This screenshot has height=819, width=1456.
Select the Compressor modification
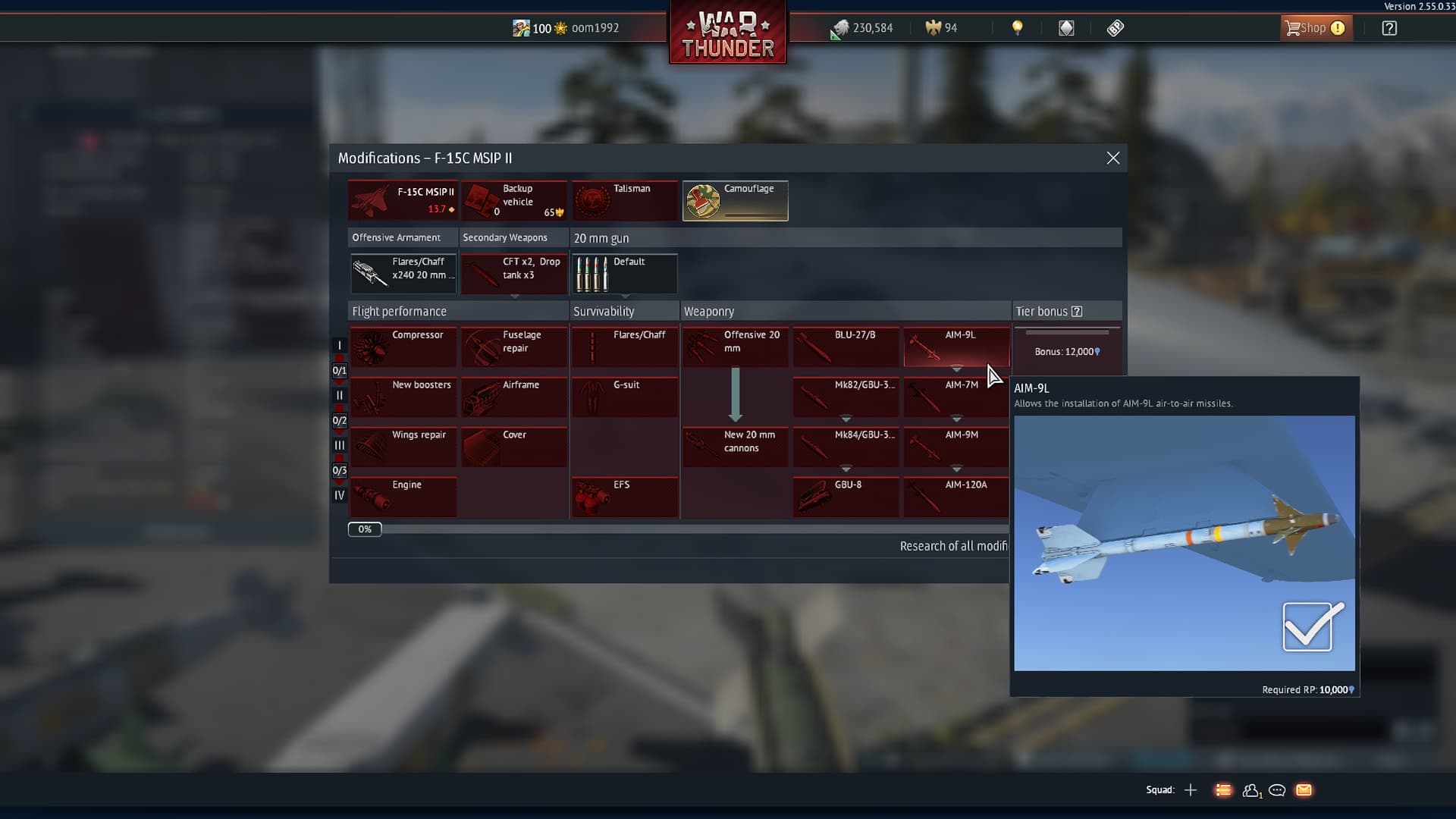coord(403,347)
